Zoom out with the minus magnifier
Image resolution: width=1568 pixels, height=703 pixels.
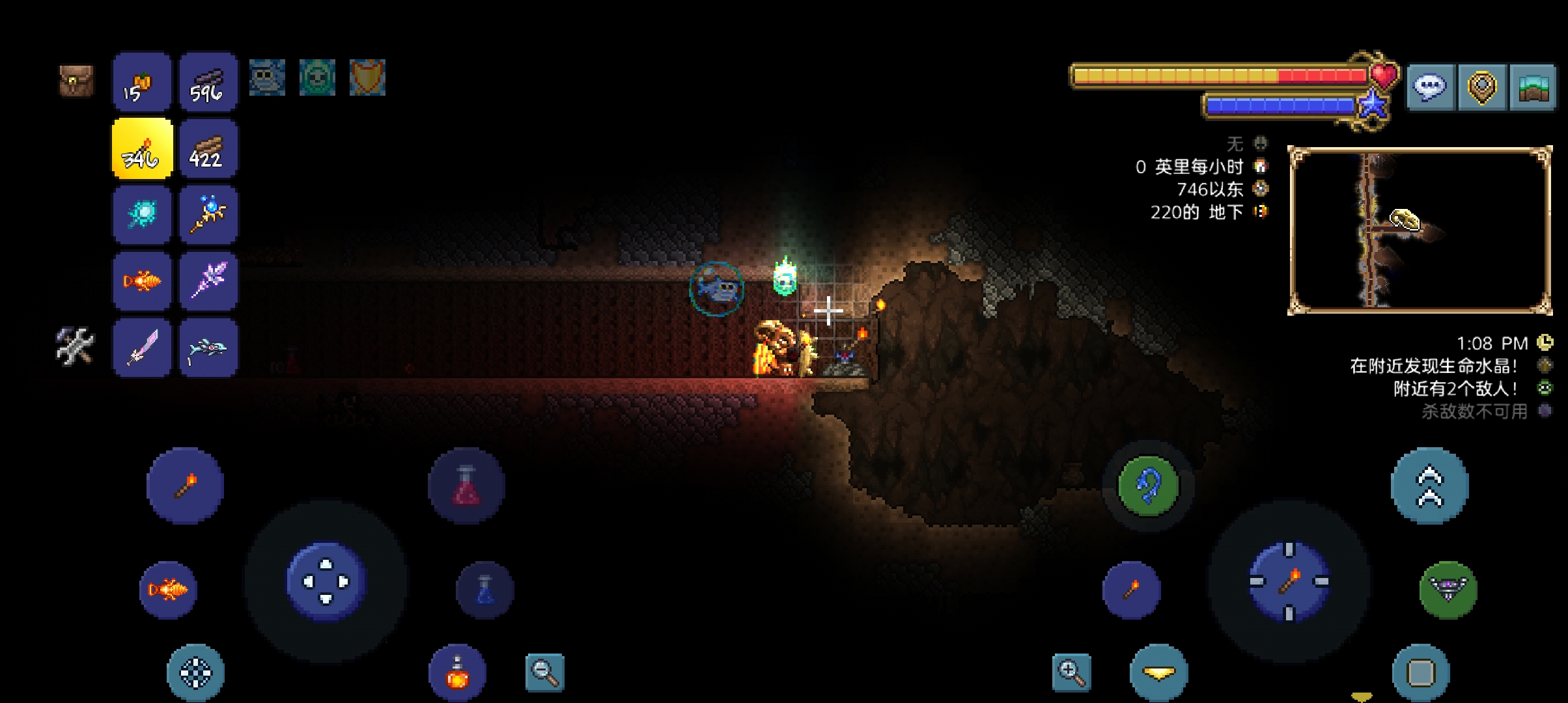(x=545, y=672)
